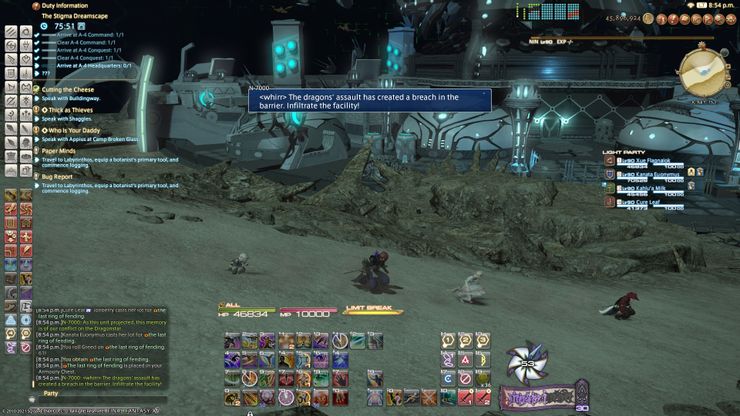Viewport: 740px width, 416px height.
Task: Target party member Xue Flagnalok
Action: point(642,160)
